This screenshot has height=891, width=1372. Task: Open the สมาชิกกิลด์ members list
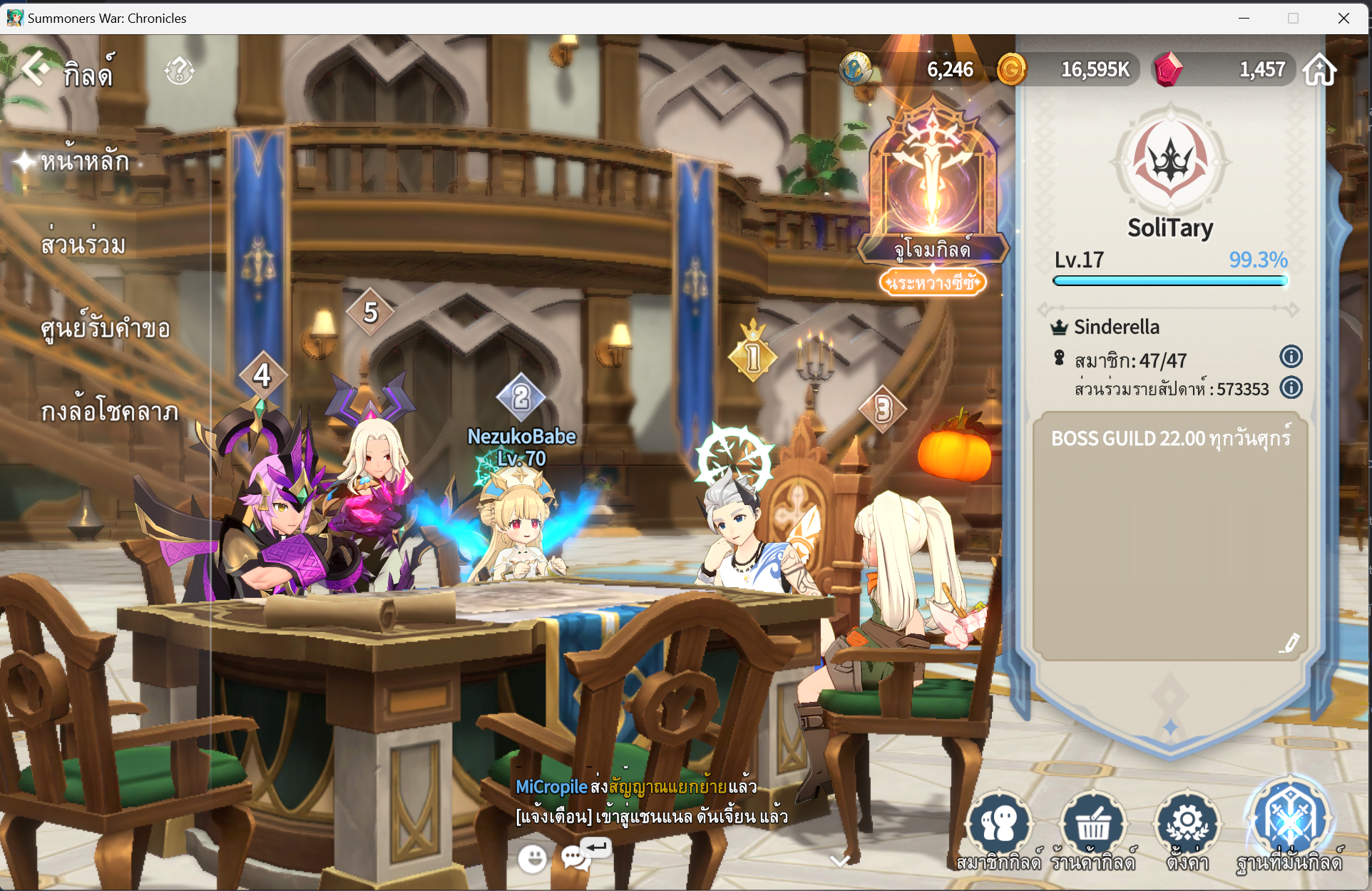pyautogui.click(x=999, y=828)
